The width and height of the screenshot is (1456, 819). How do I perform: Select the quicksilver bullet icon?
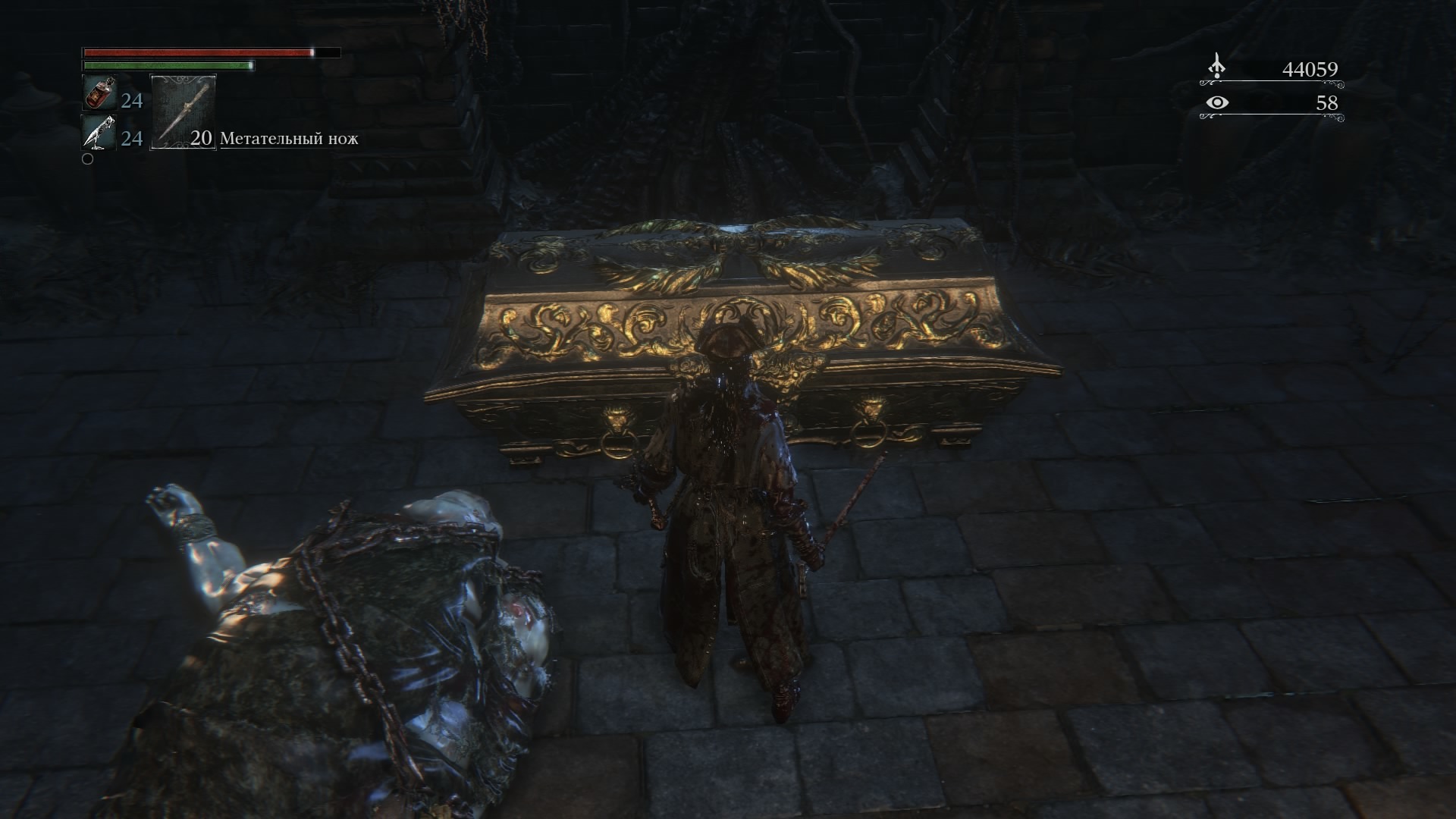click(x=99, y=134)
